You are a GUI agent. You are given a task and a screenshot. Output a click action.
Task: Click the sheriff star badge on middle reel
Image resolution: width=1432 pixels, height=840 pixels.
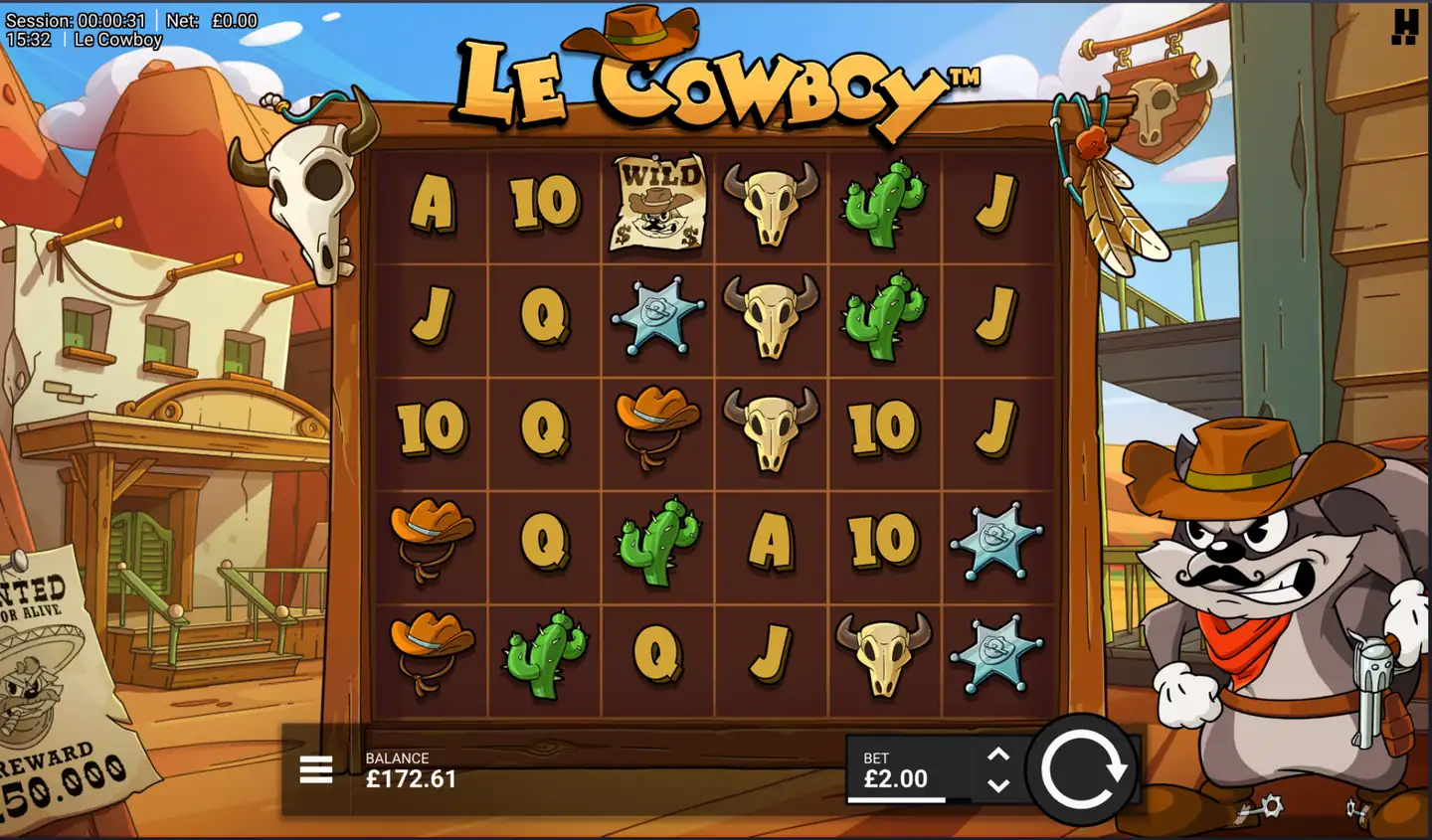click(x=656, y=317)
